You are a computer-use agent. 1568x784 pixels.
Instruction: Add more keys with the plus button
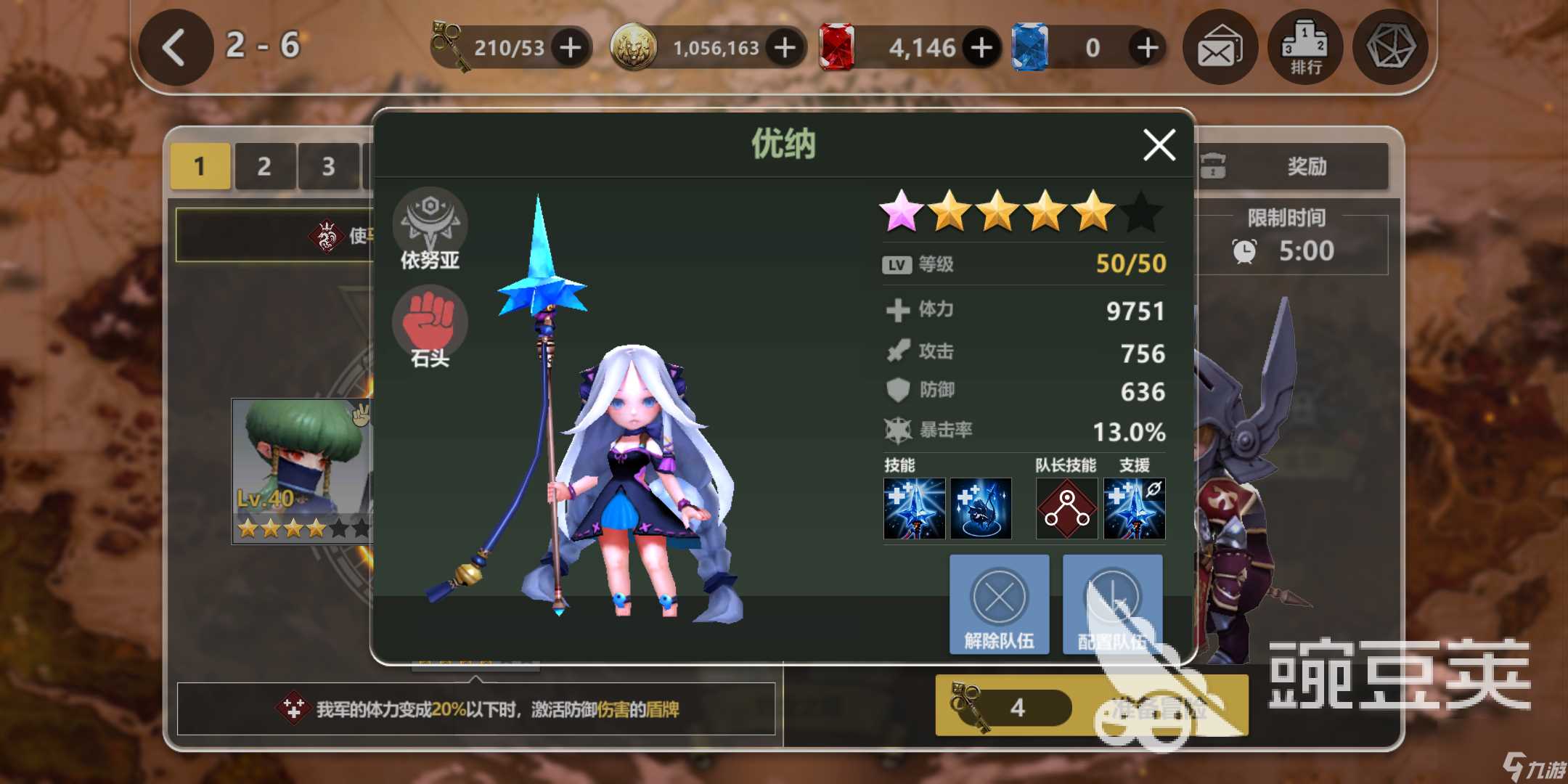tap(571, 48)
